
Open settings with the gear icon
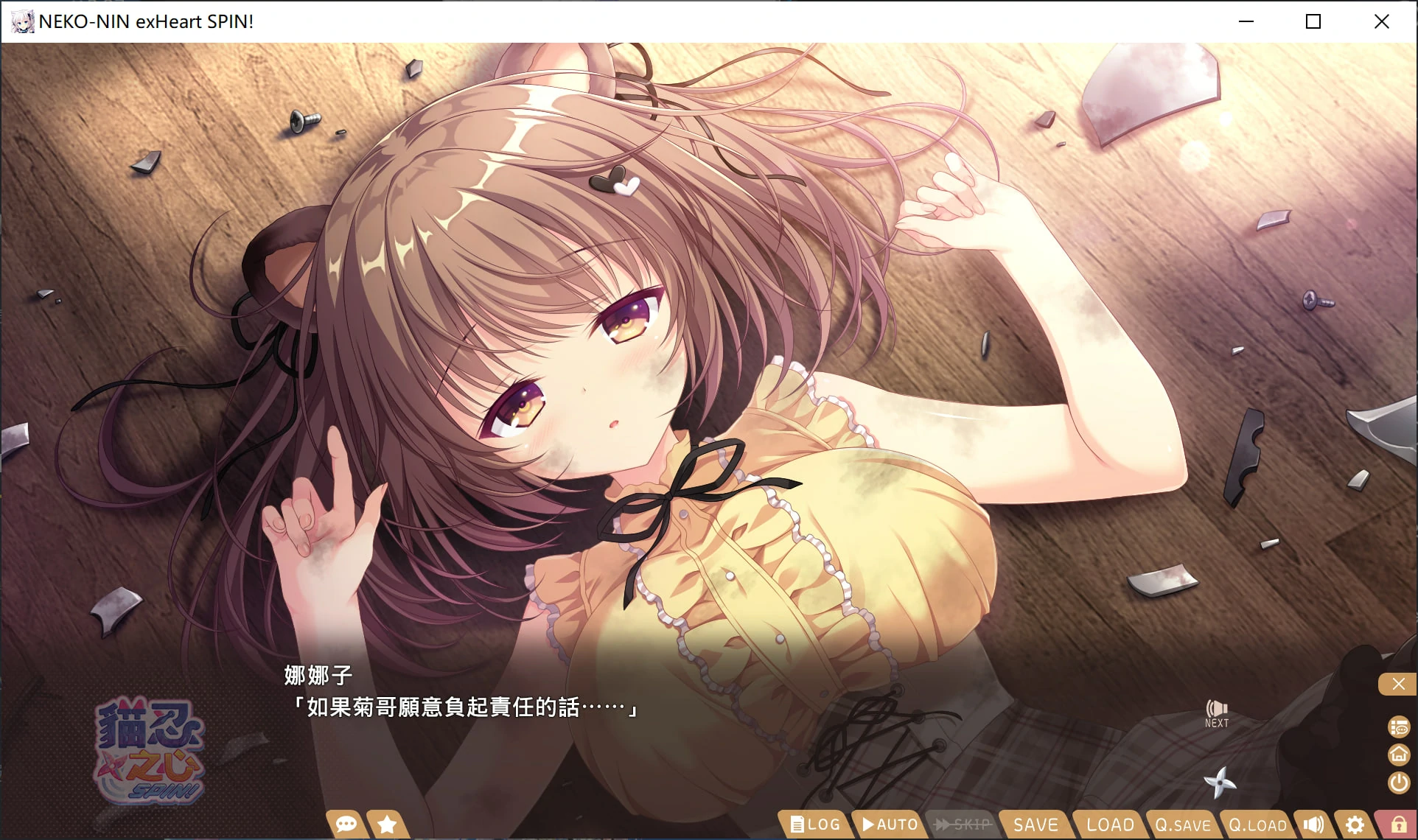pyautogui.click(x=1356, y=825)
